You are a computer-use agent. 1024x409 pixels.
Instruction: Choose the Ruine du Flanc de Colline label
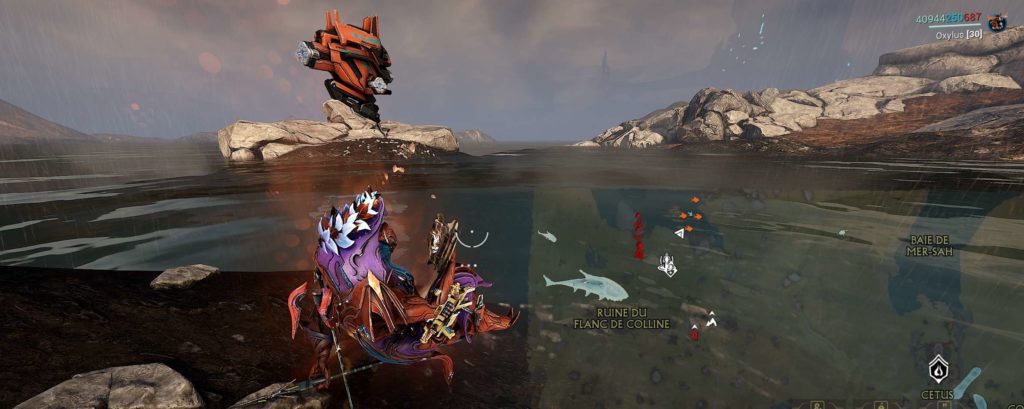(x=621, y=318)
